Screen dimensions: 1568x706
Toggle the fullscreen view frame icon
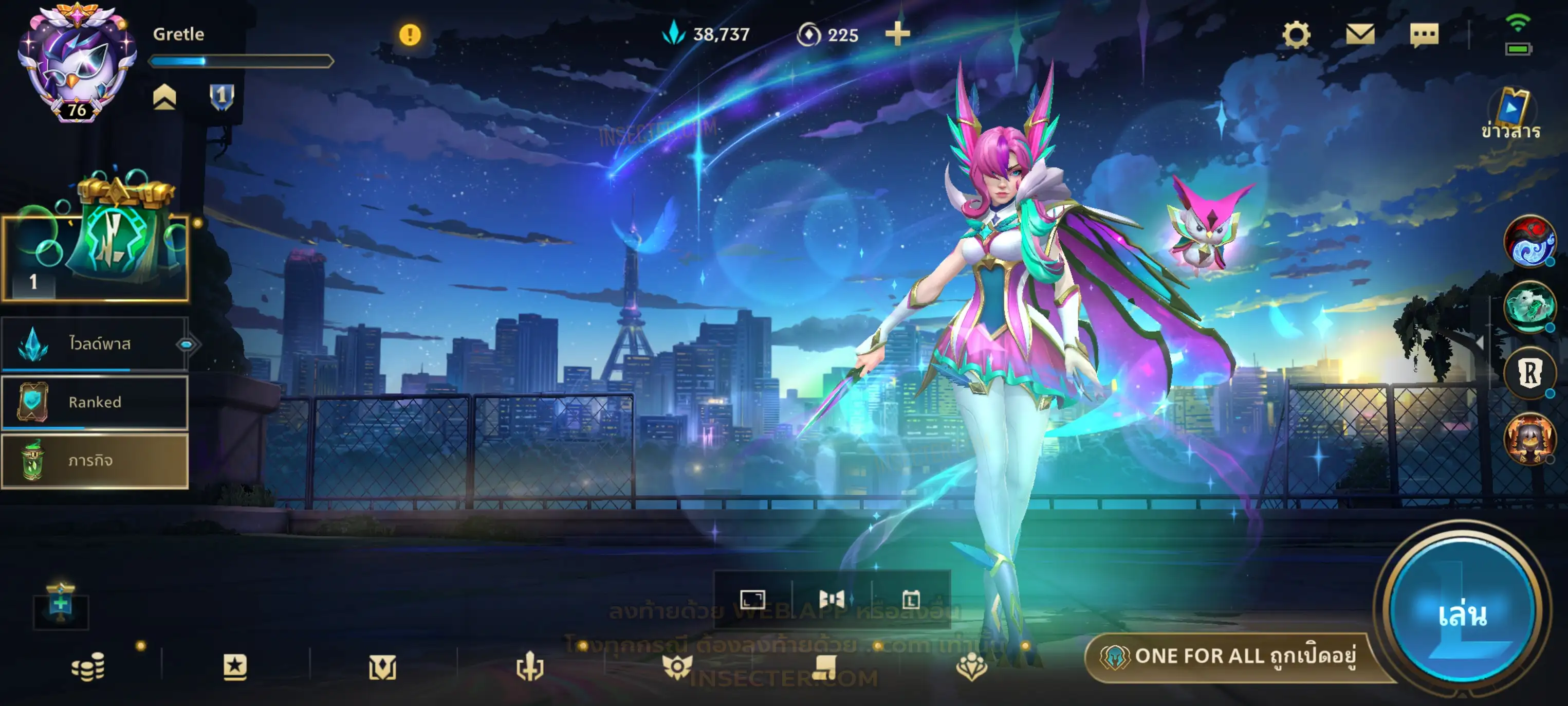[752, 600]
